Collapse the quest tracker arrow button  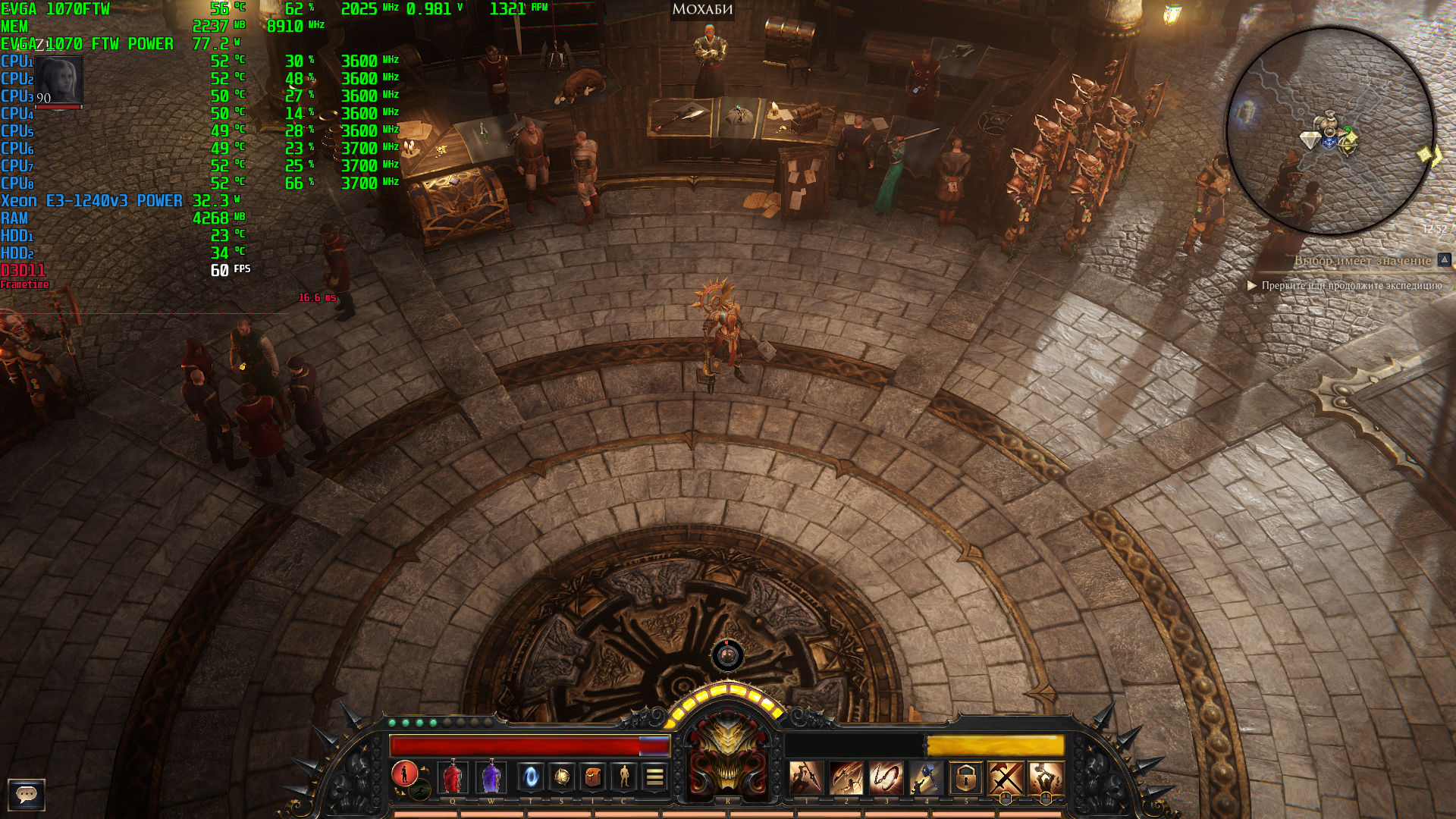(x=1445, y=260)
